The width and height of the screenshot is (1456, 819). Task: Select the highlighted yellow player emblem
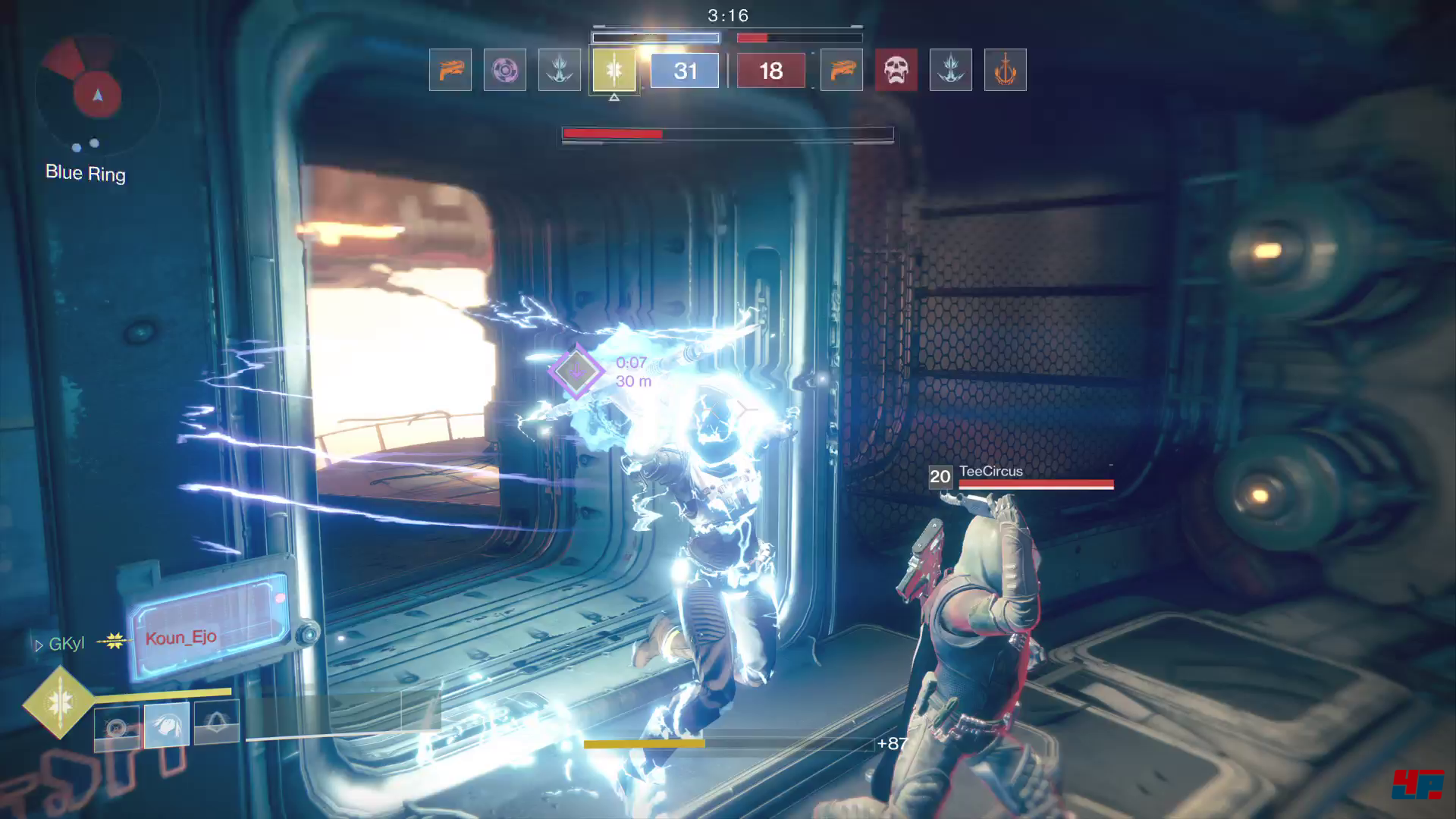click(x=613, y=71)
